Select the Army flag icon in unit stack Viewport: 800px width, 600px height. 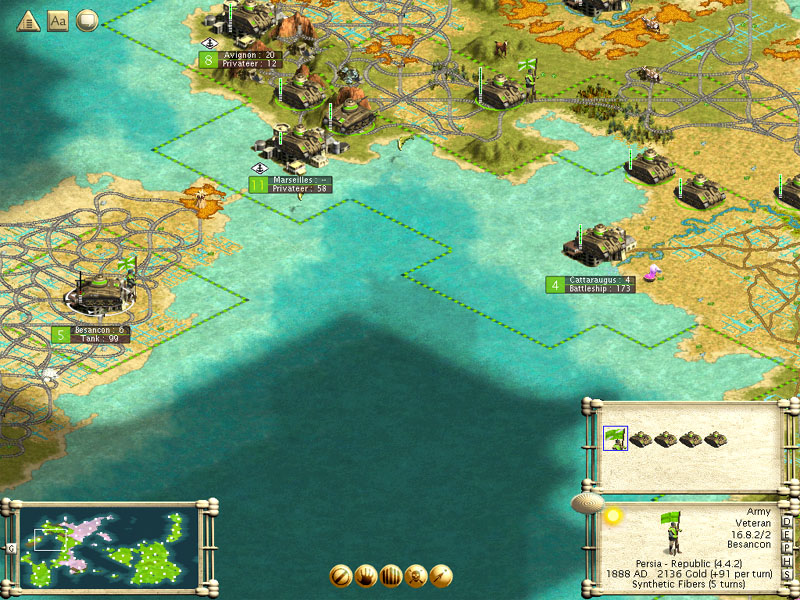[615, 438]
